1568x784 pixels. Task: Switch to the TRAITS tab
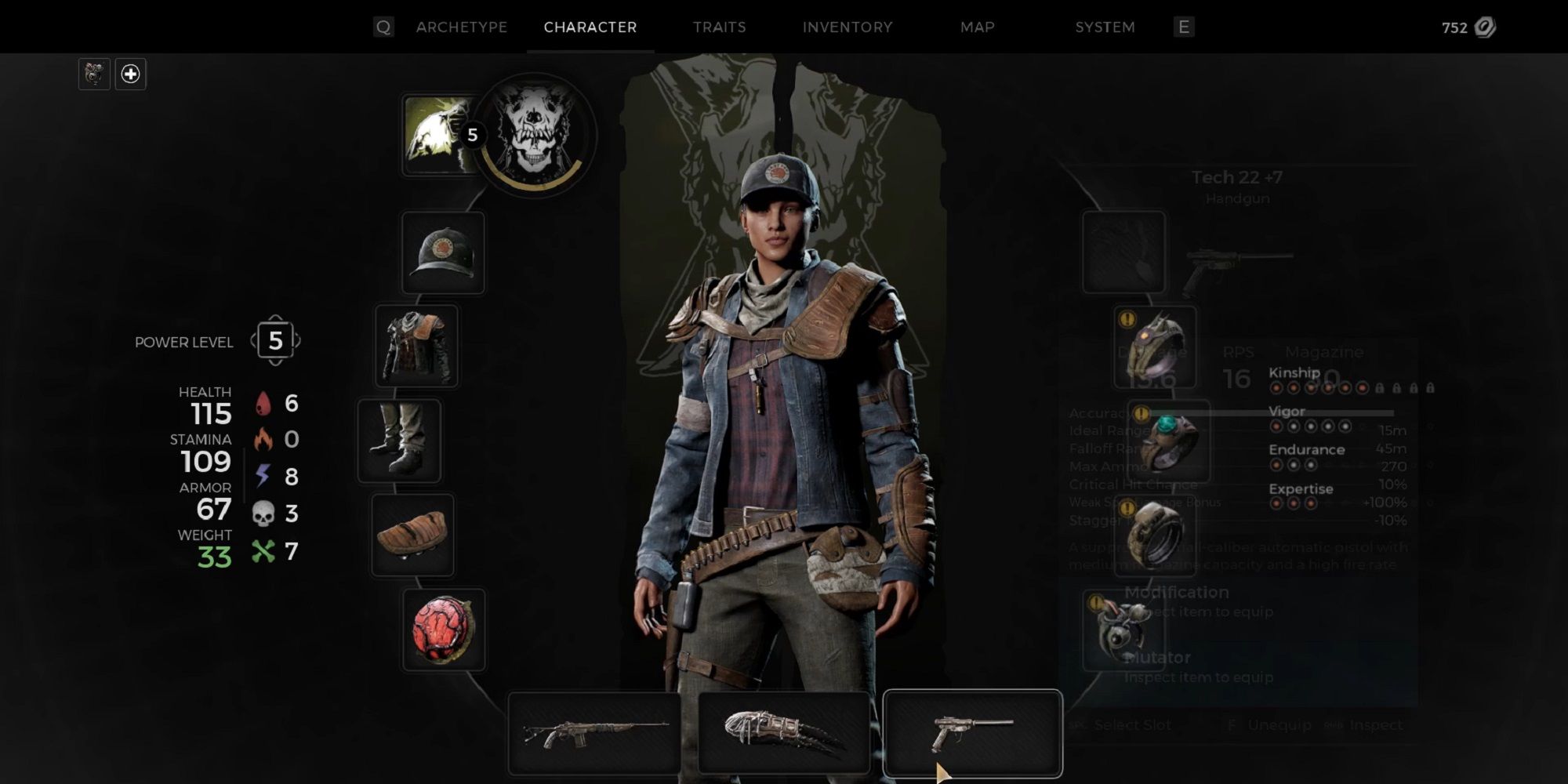click(x=718, y=27)
